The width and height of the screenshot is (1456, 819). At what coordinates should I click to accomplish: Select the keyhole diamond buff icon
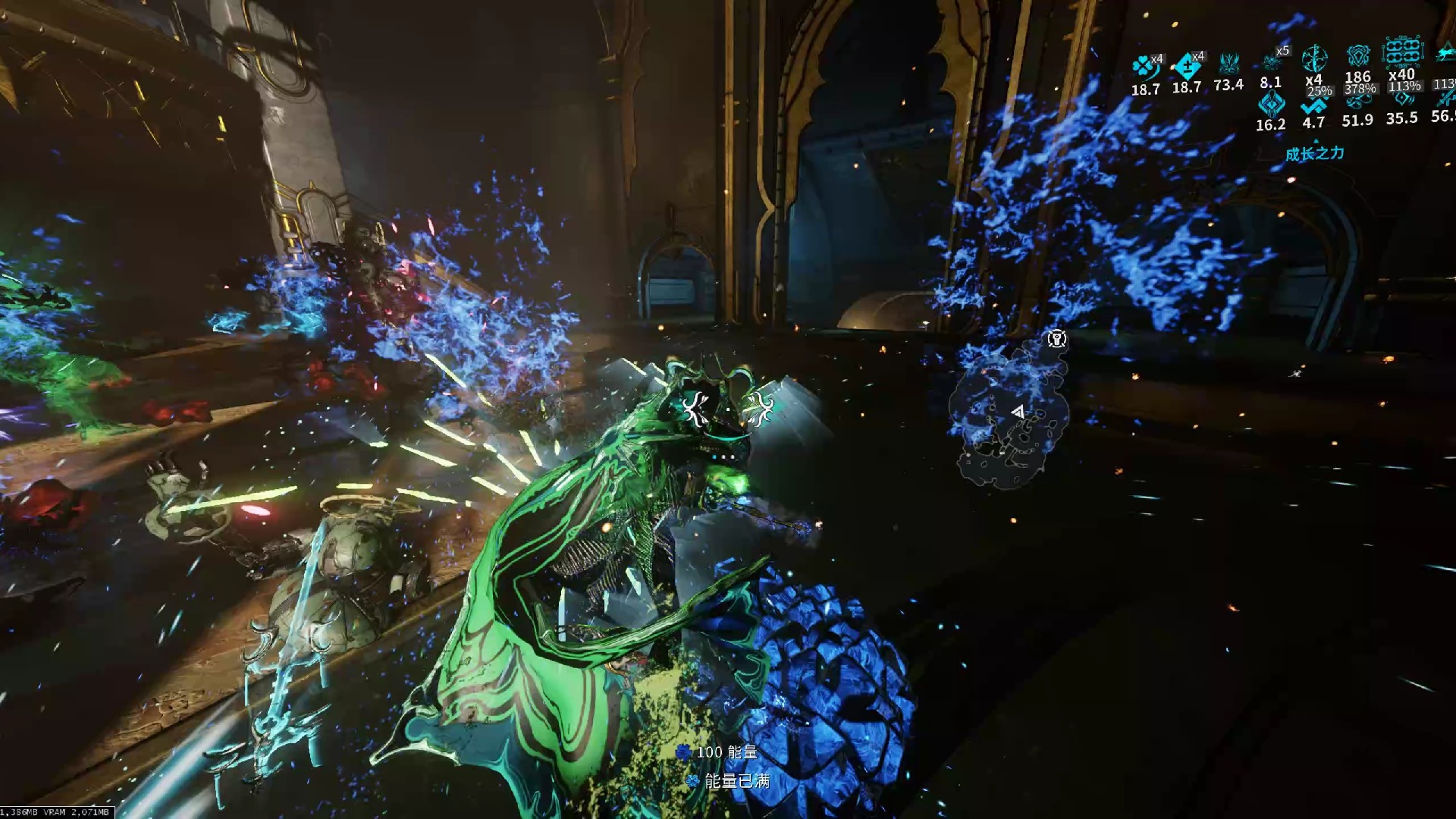tap(1271, 105)
